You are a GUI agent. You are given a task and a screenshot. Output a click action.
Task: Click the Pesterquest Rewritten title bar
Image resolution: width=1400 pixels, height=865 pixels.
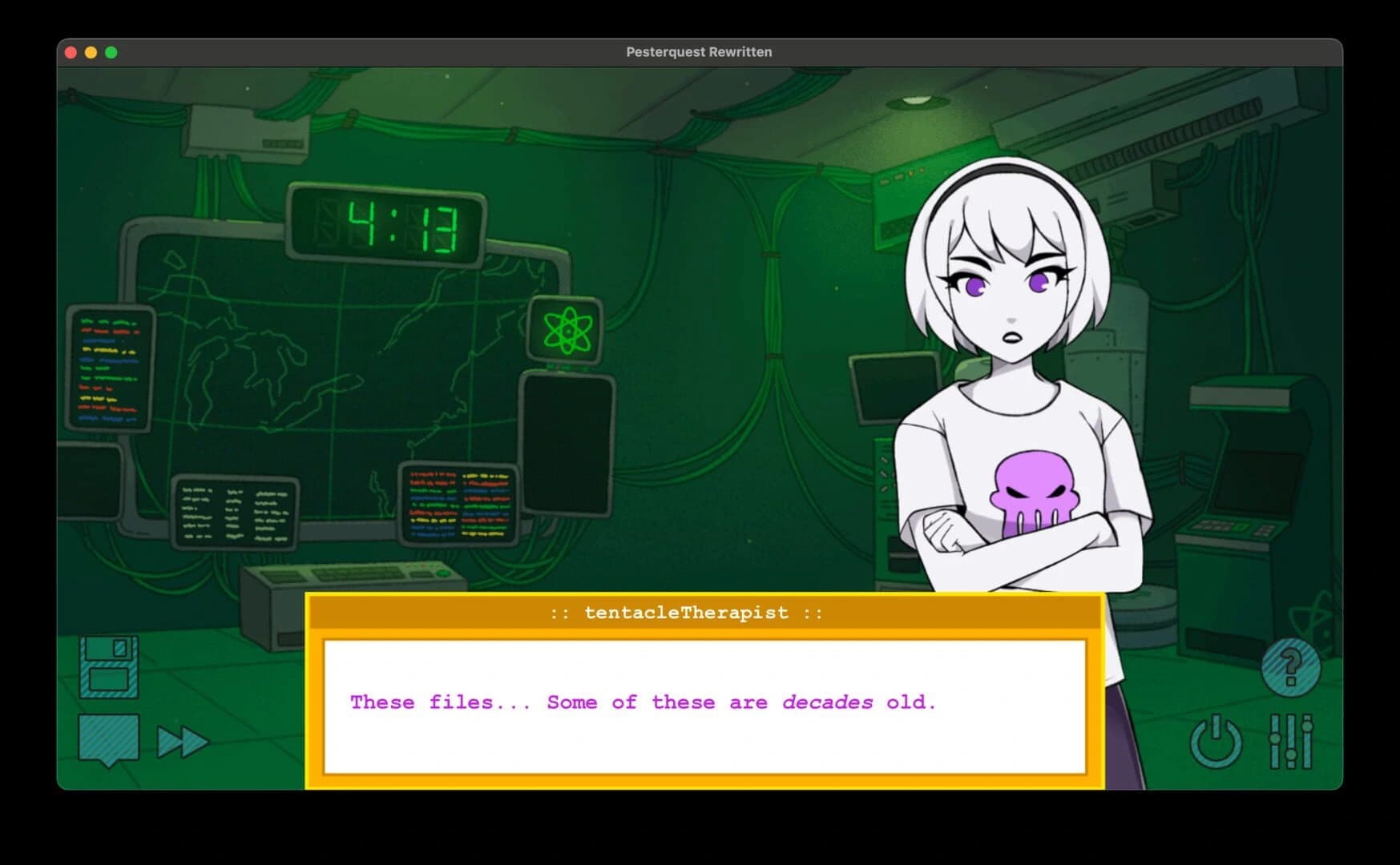[700, 51]
